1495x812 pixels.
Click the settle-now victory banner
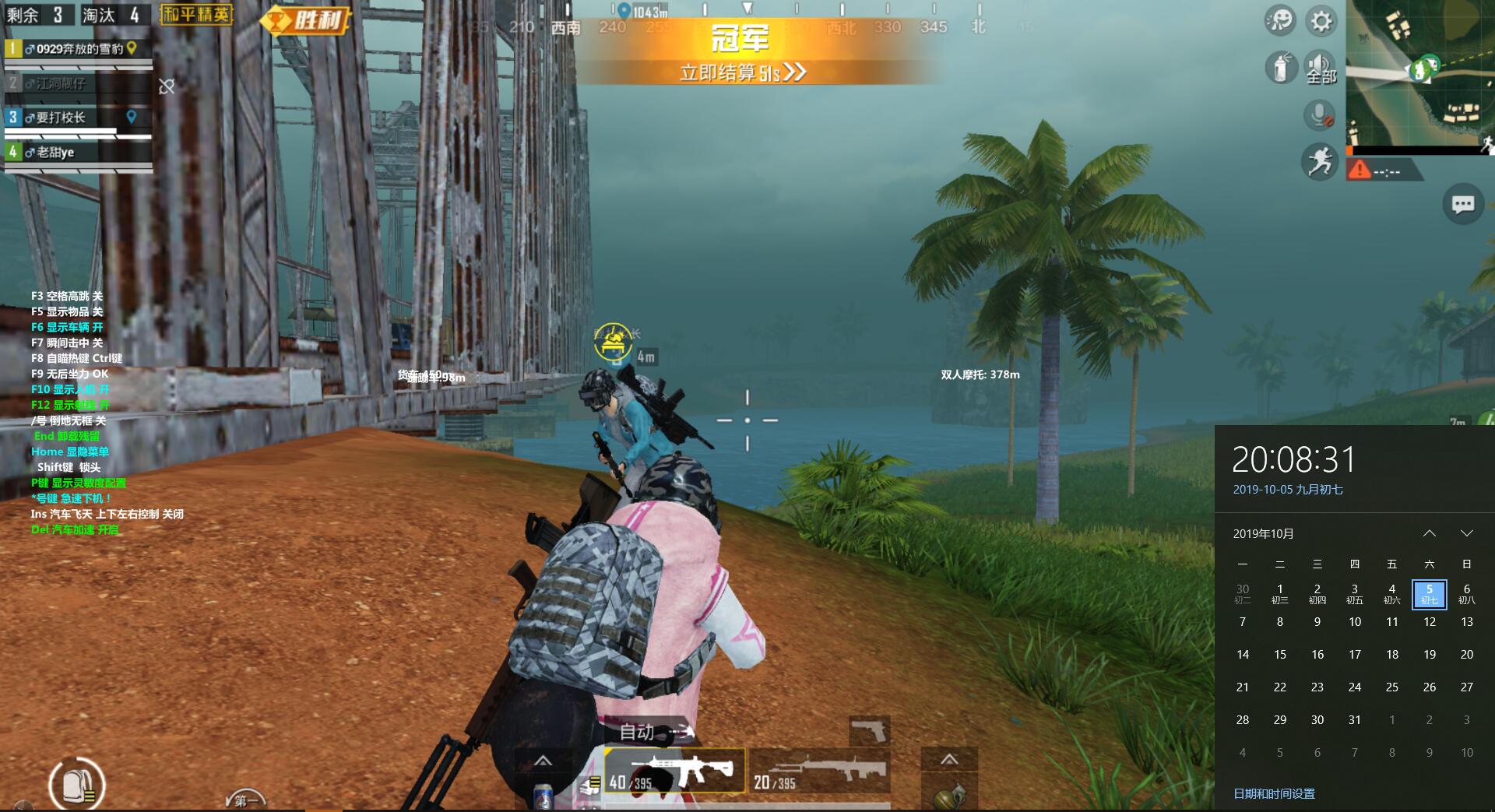(742, 72)
